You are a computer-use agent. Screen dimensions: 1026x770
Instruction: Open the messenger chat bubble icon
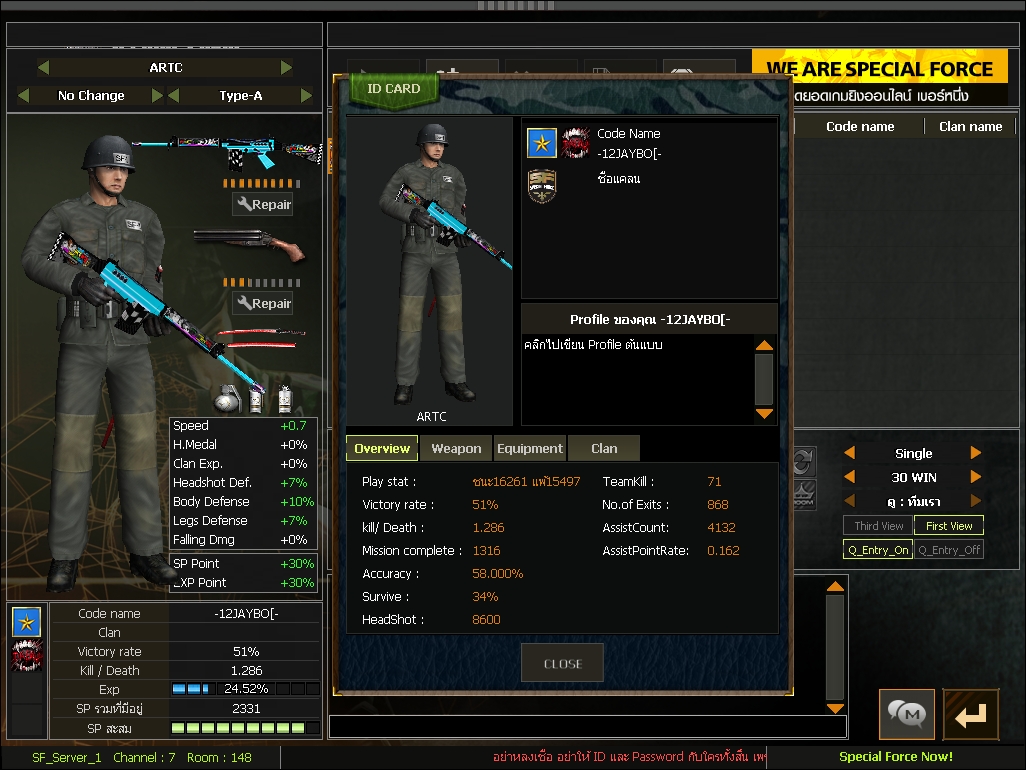tap(907, 714)
